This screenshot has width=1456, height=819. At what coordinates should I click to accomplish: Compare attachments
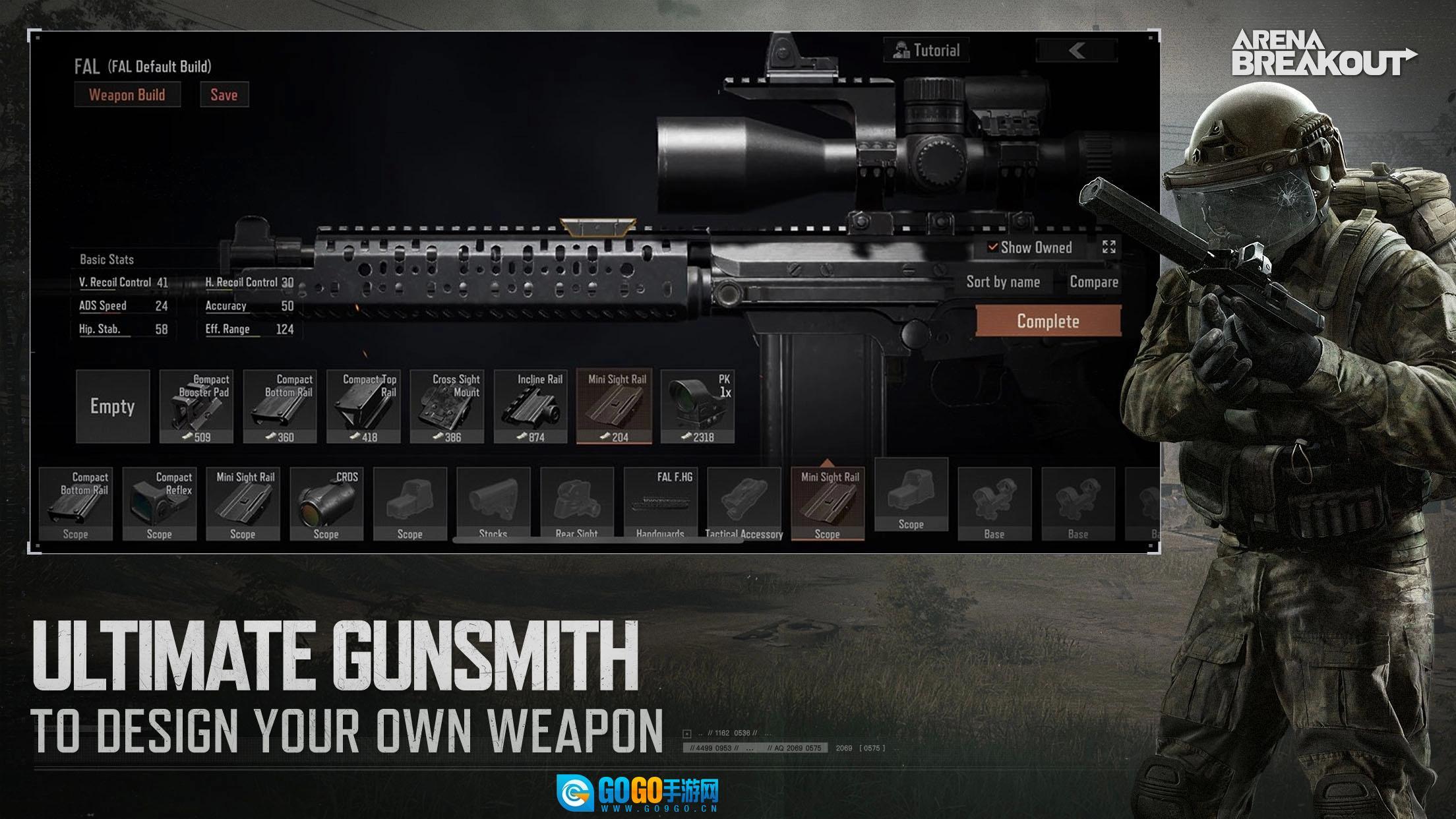coord(1093,282)
